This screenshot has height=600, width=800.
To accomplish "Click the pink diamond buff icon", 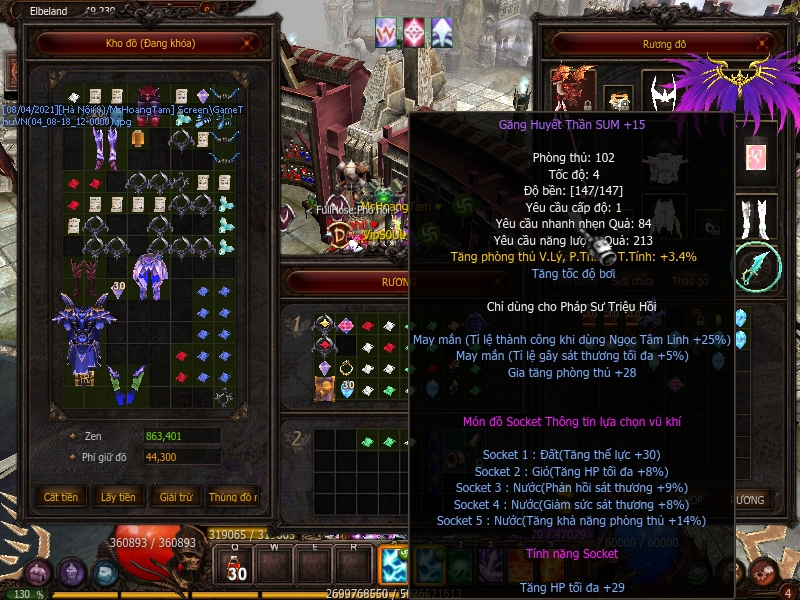I will click(414, 31).
